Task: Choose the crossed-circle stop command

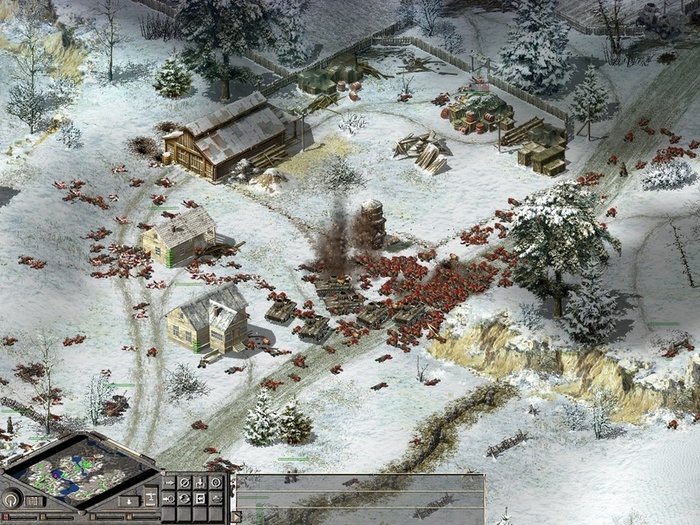Action: [185, 482]
